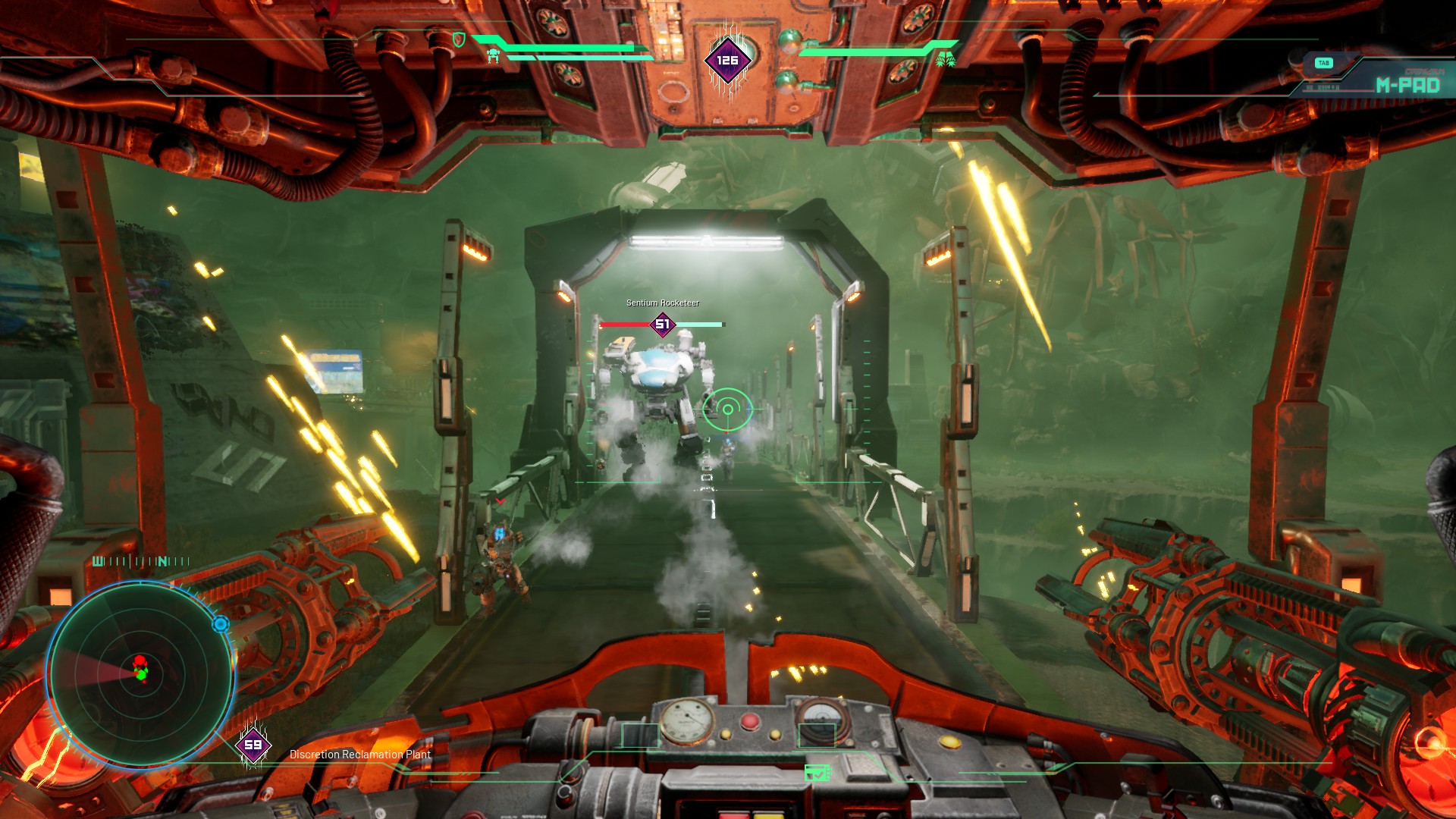Click the blue marker on the radar ring
The width and height of the screenshot is (1456, 819).
tap(221, 623)
